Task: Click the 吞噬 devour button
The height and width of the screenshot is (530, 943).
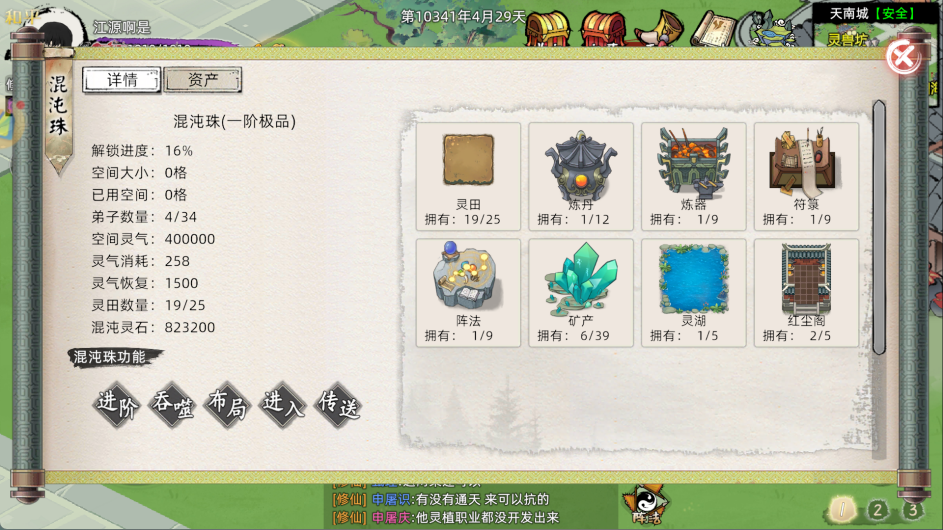Action: tap(171, 404)
